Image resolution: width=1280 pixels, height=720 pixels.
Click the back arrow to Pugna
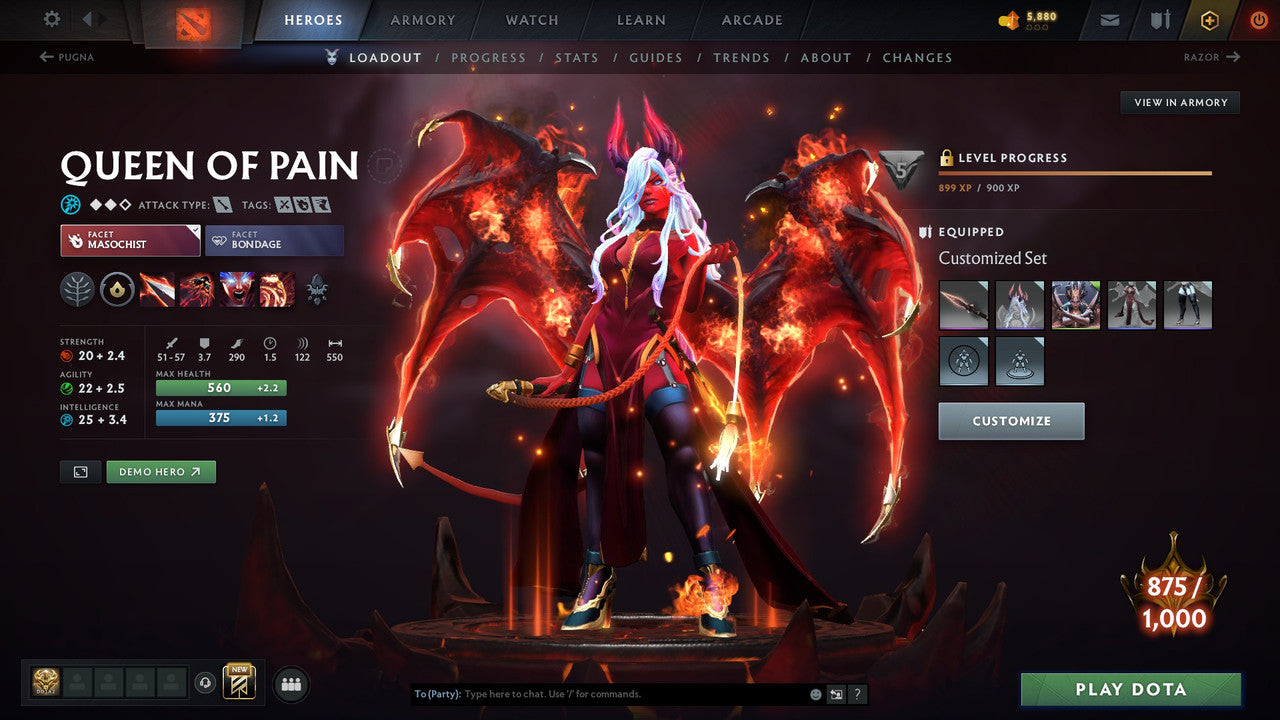tap(60, 57)
